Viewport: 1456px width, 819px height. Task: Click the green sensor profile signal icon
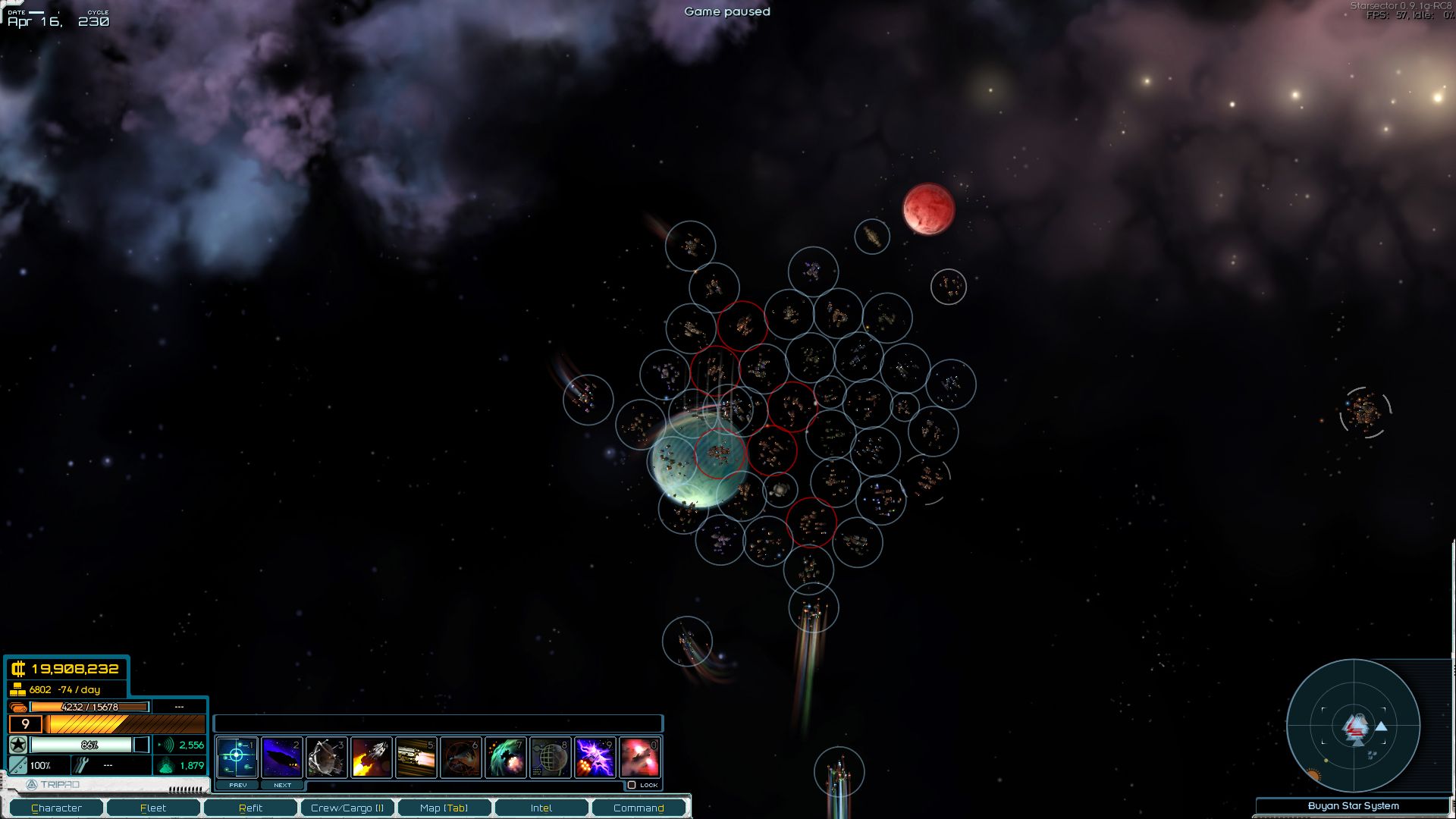coord(166,745)
